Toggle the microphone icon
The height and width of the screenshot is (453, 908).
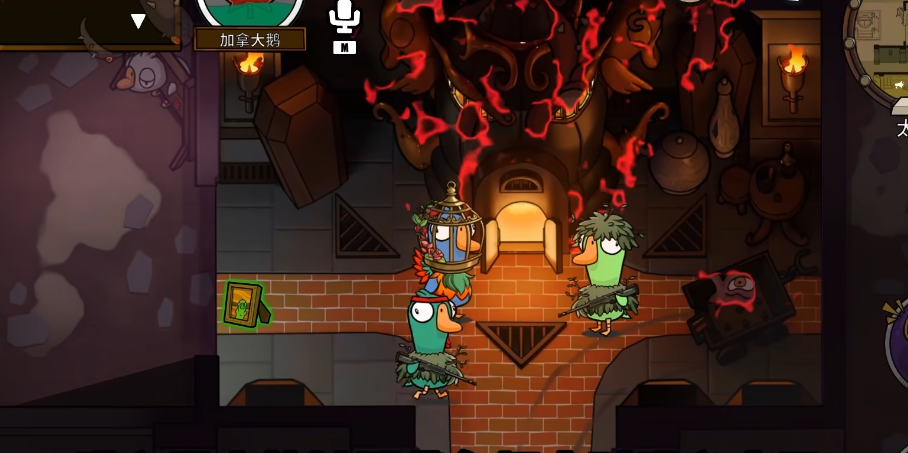(x=344, y=17)
